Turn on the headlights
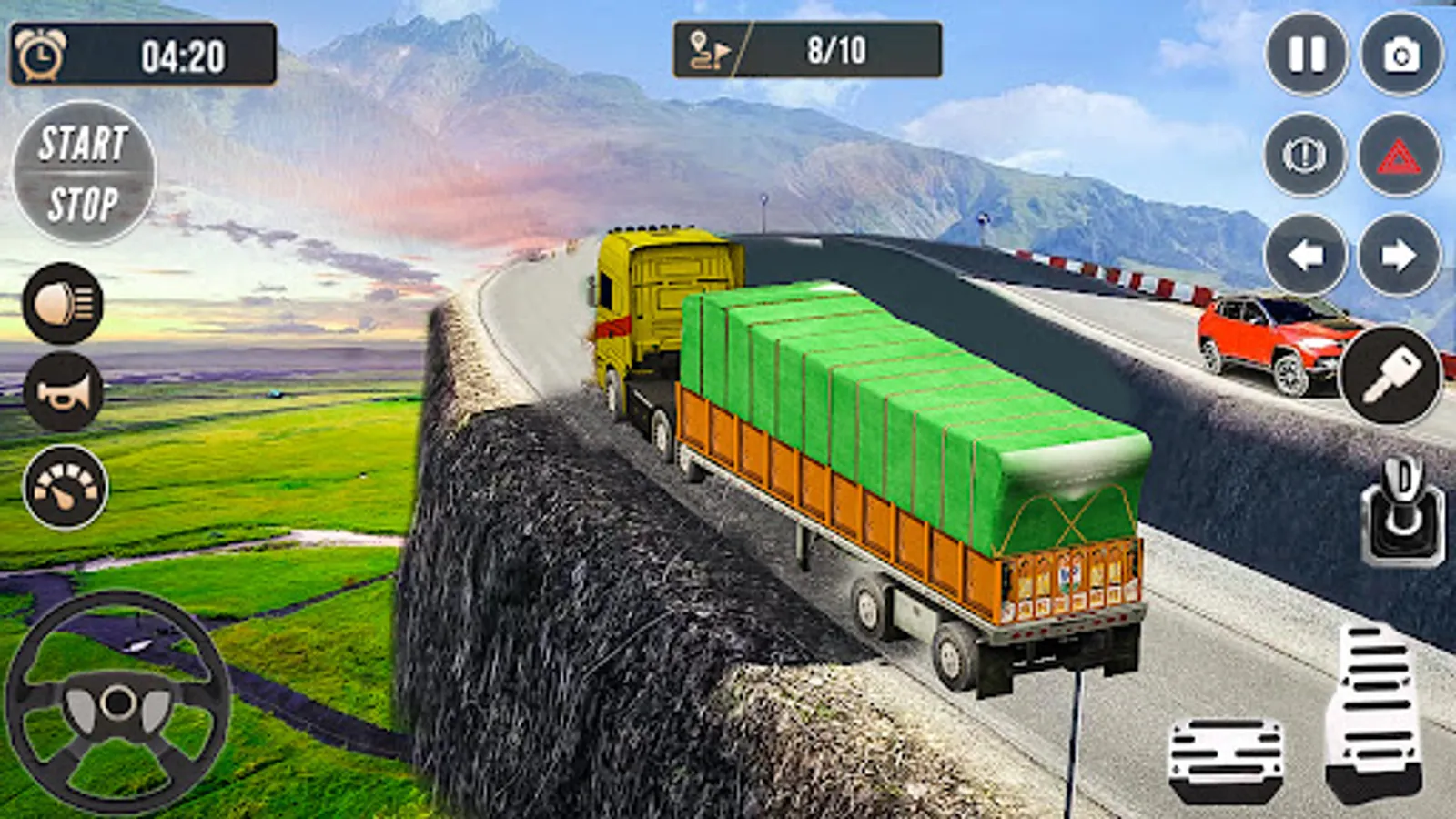1456x819 pixels. point(63,303)
